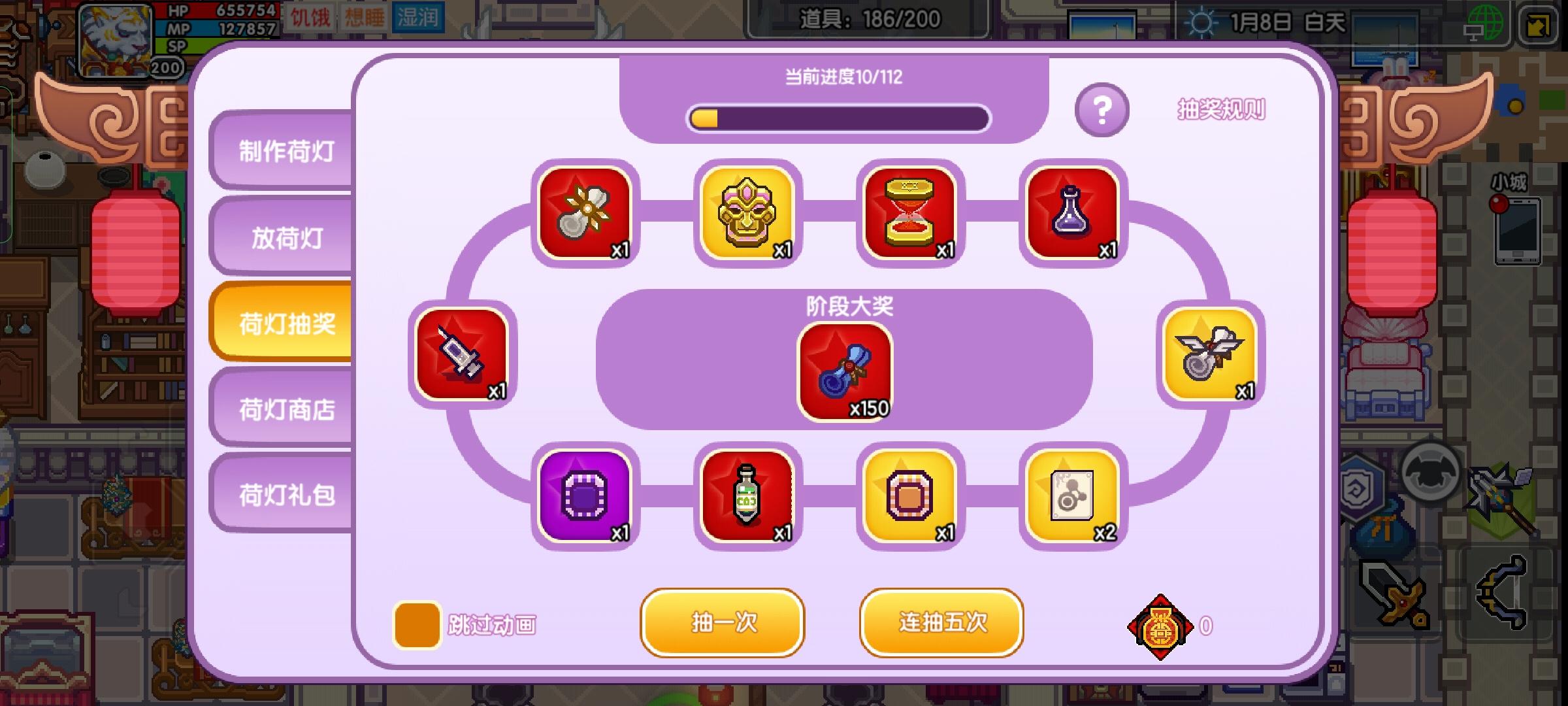Toggle the 湿润 status indicator
This screenshot has width=1568, height=706.
click(418, 18)
